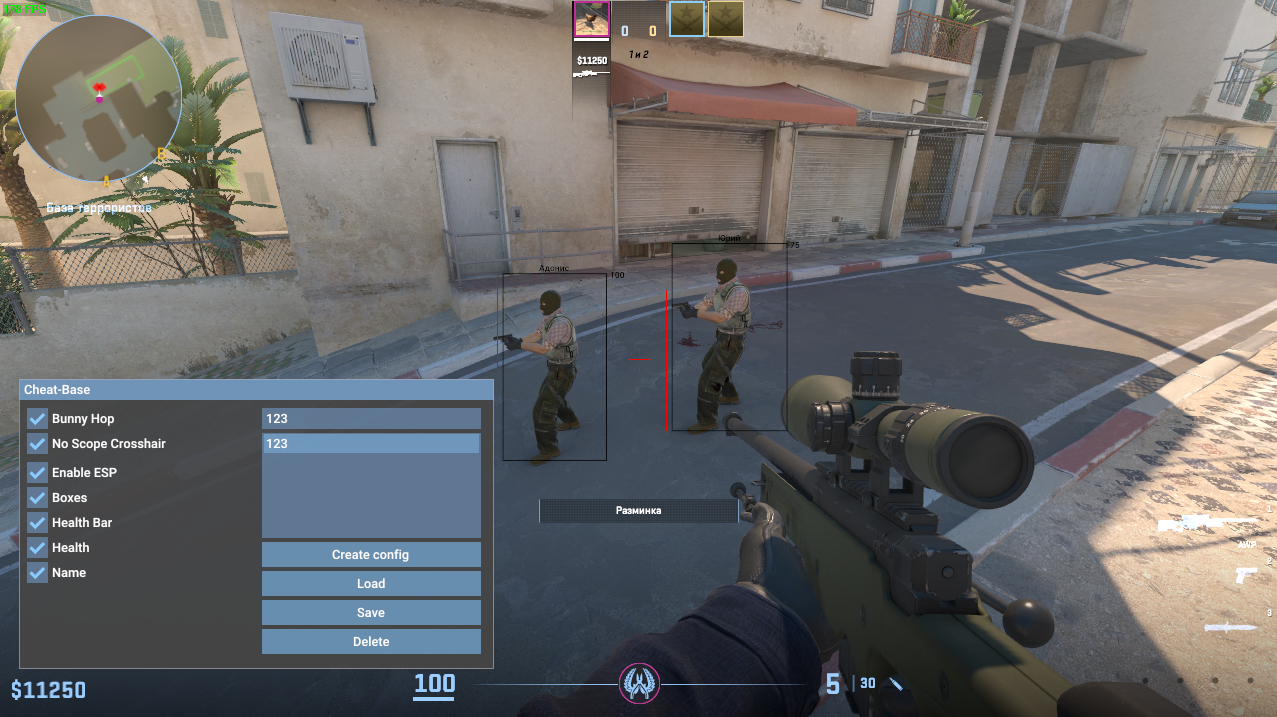Click the Create config button

point(371,555)
